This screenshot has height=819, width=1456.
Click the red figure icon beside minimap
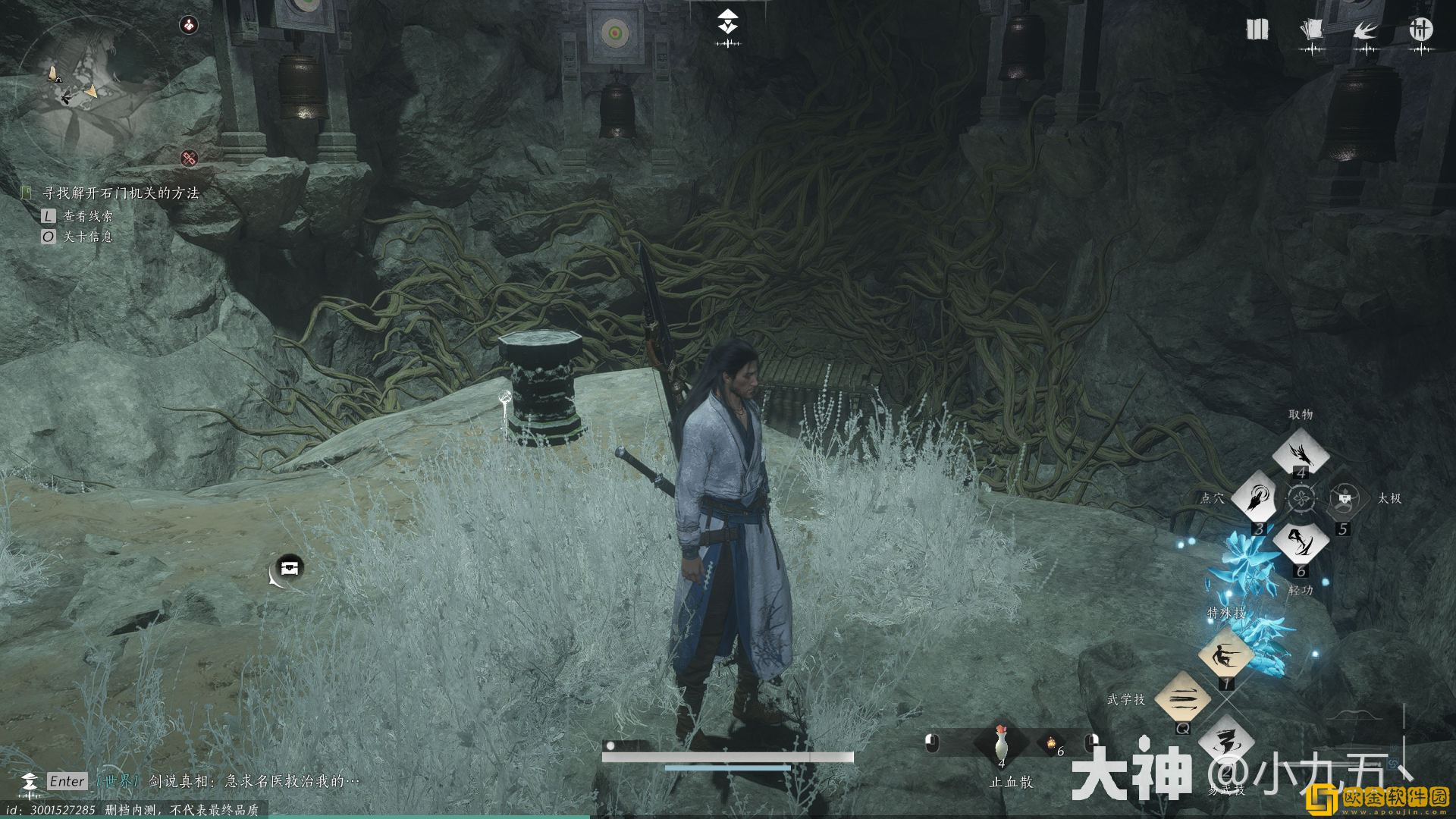(189, 25)
